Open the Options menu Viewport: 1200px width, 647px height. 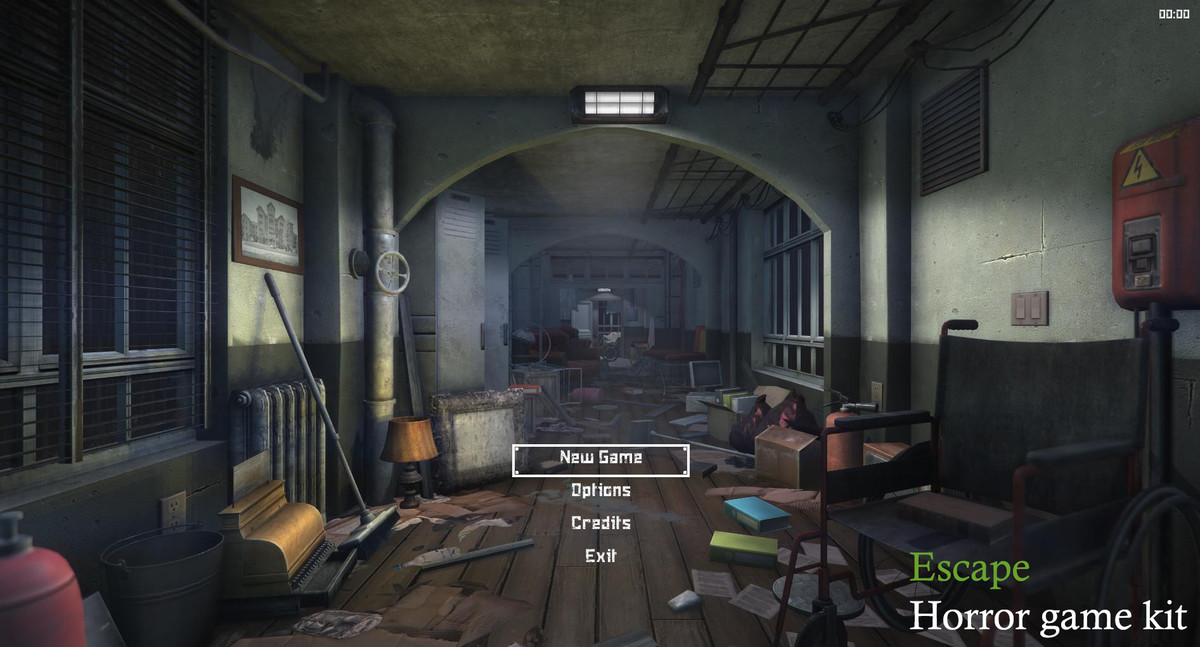point(600,491)
